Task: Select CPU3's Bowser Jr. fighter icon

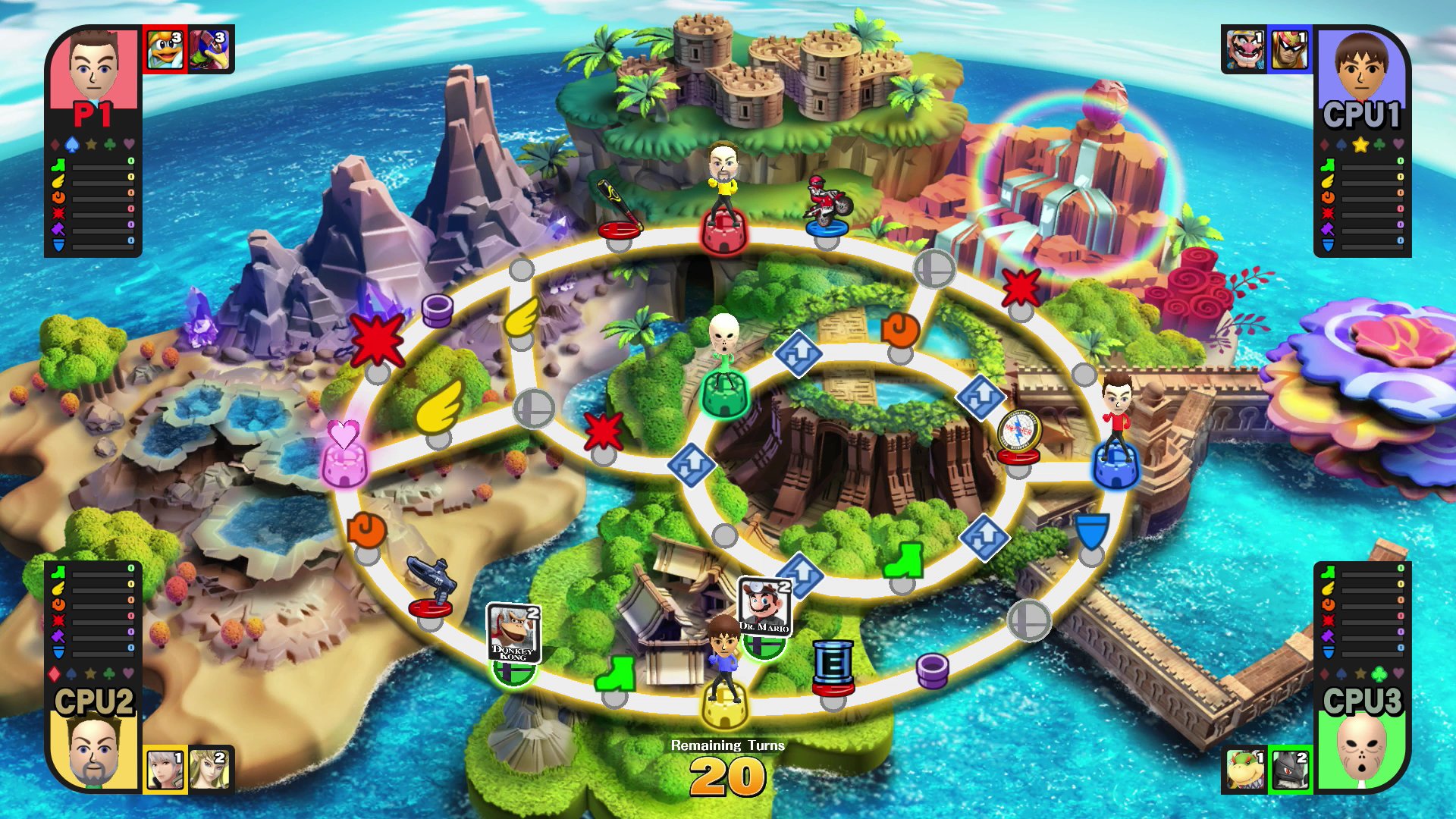Action: click(x=1244, y=770)
